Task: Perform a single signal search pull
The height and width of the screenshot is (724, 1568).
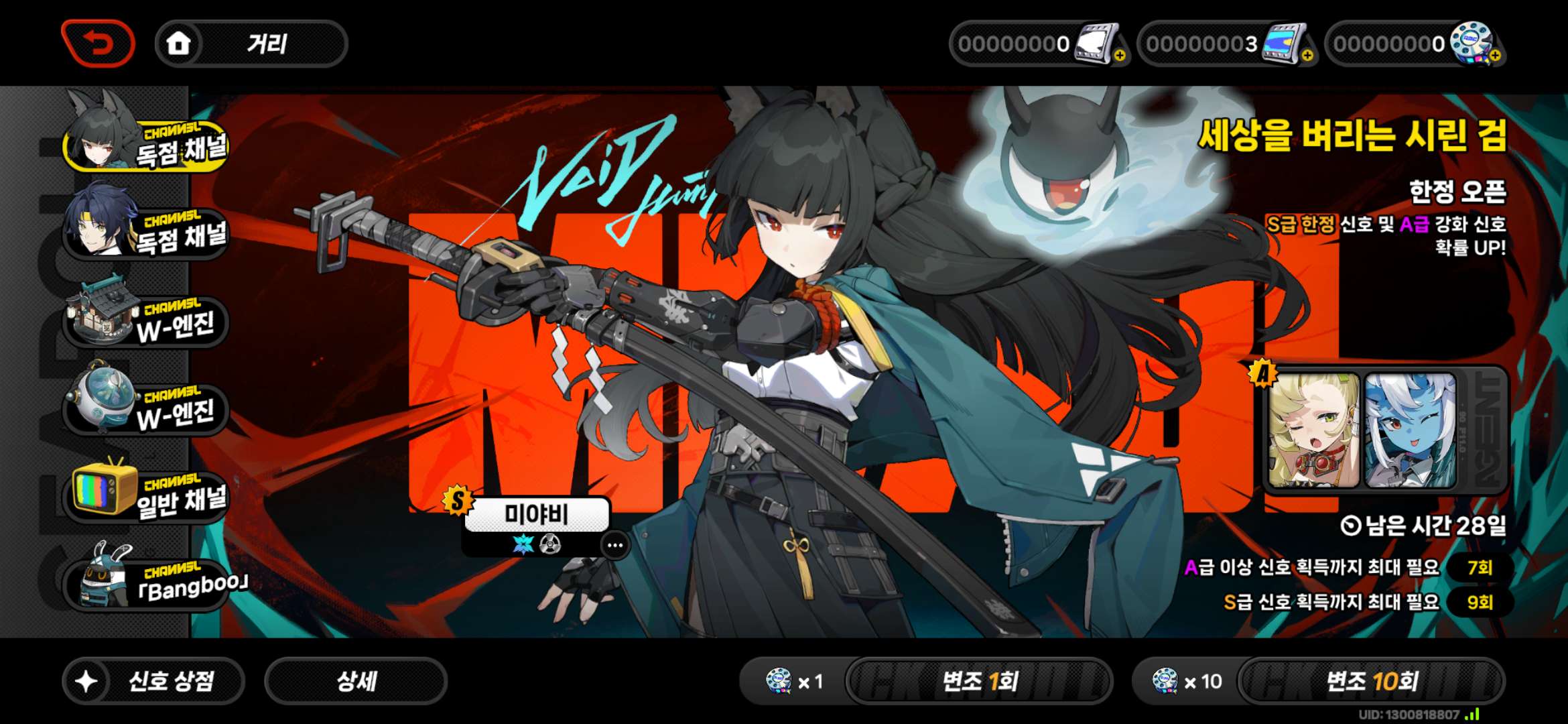Action: point(978,681)
